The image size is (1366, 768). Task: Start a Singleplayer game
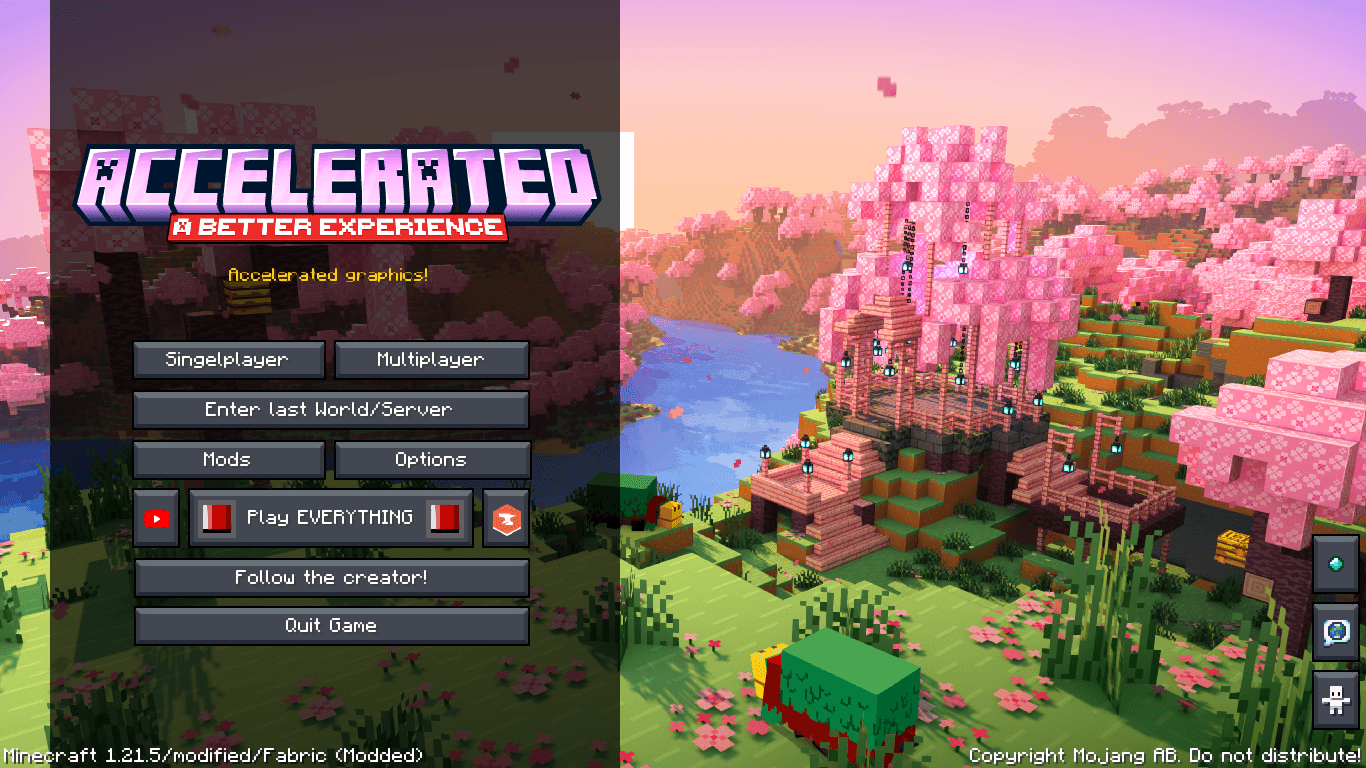tap(228, 359)
